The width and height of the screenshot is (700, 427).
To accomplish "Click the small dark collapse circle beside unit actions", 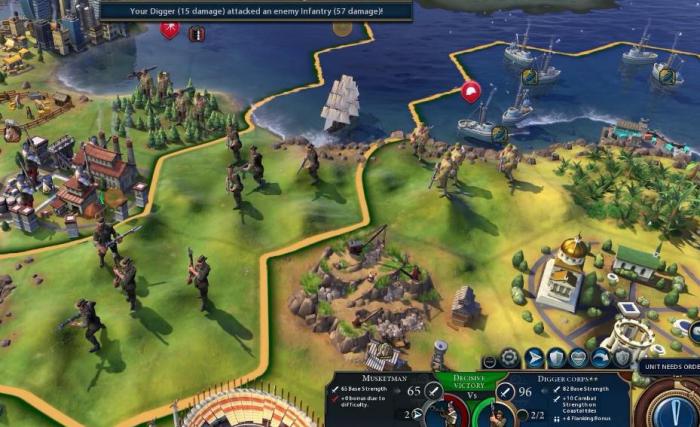I will [489, 360].
